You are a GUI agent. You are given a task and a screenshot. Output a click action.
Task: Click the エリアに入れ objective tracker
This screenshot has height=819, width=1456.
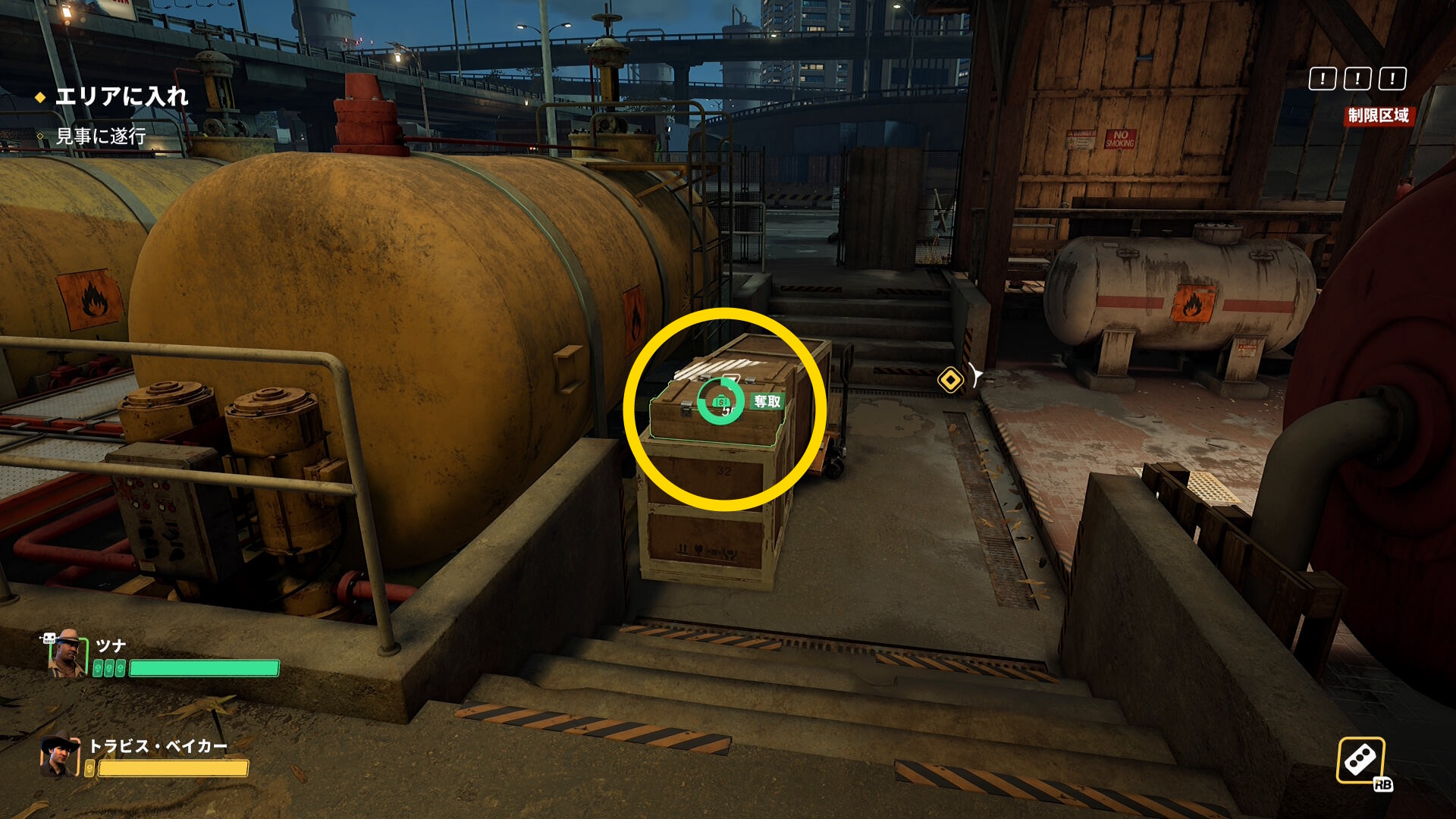click(x=121, y=96)
